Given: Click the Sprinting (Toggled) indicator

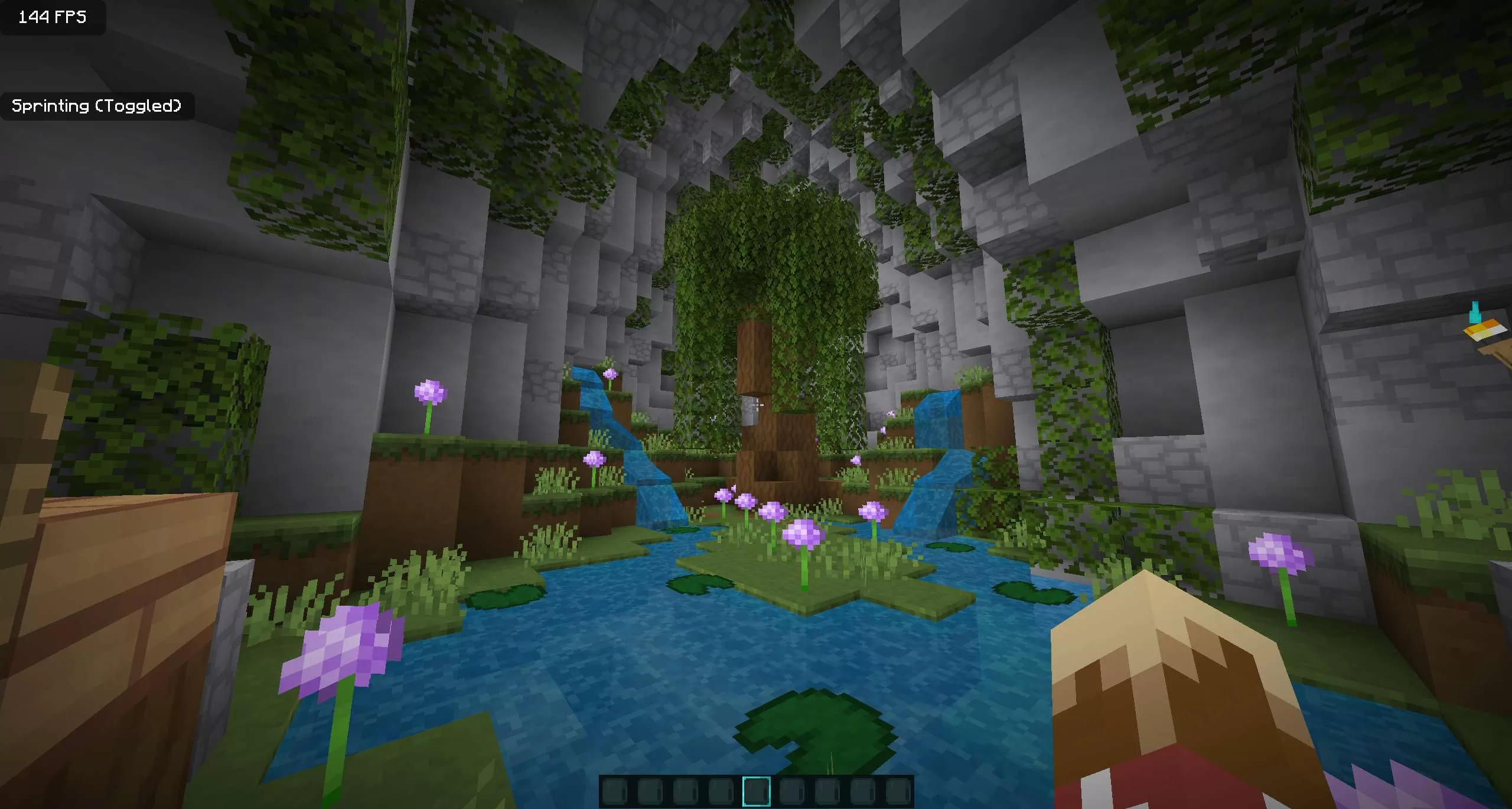Looking at the screenshot, I should pyautogui.click(x=97, y=106).
